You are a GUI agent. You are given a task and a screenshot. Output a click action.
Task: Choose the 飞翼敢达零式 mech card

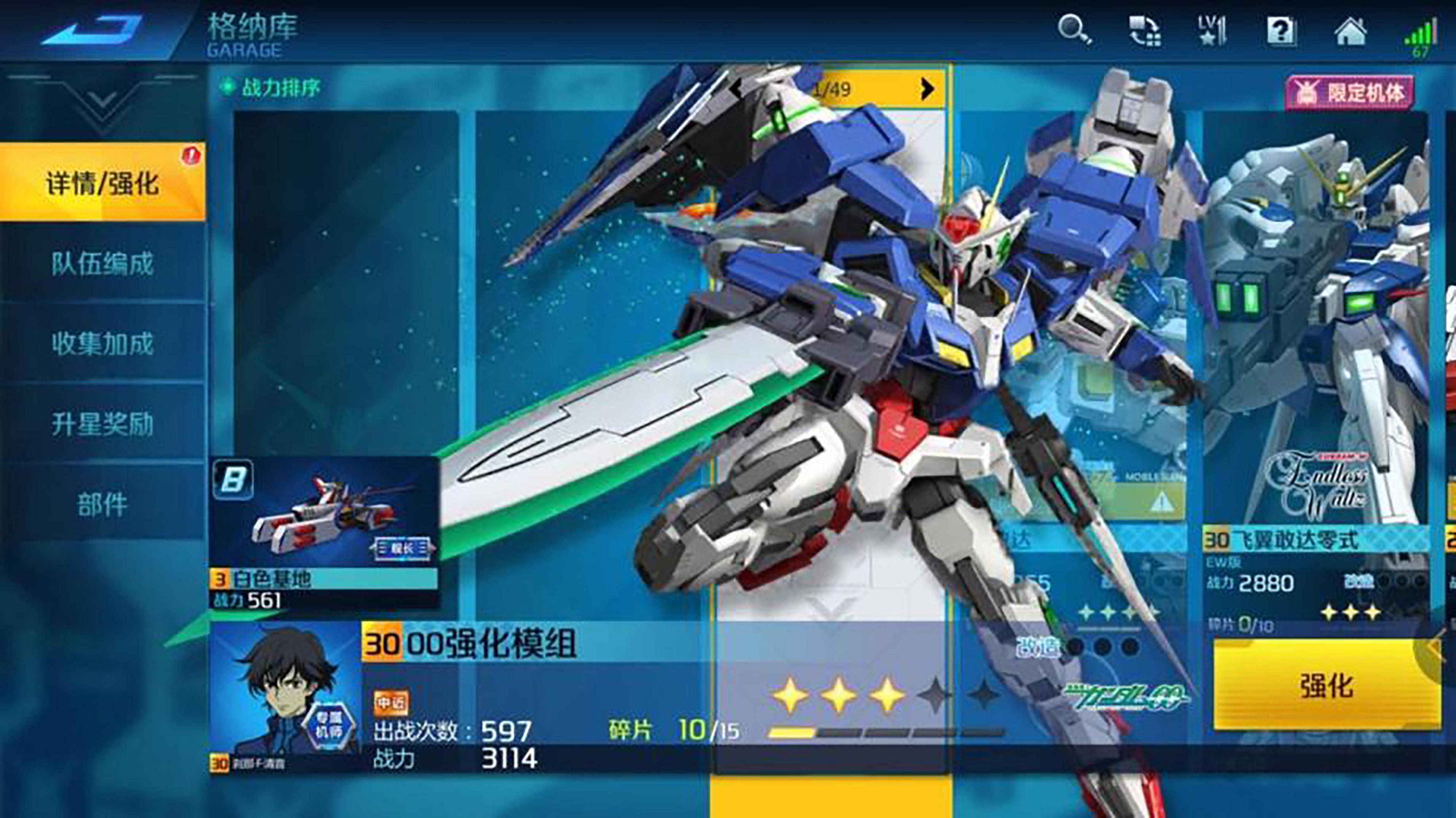[x=1315, y=367]
